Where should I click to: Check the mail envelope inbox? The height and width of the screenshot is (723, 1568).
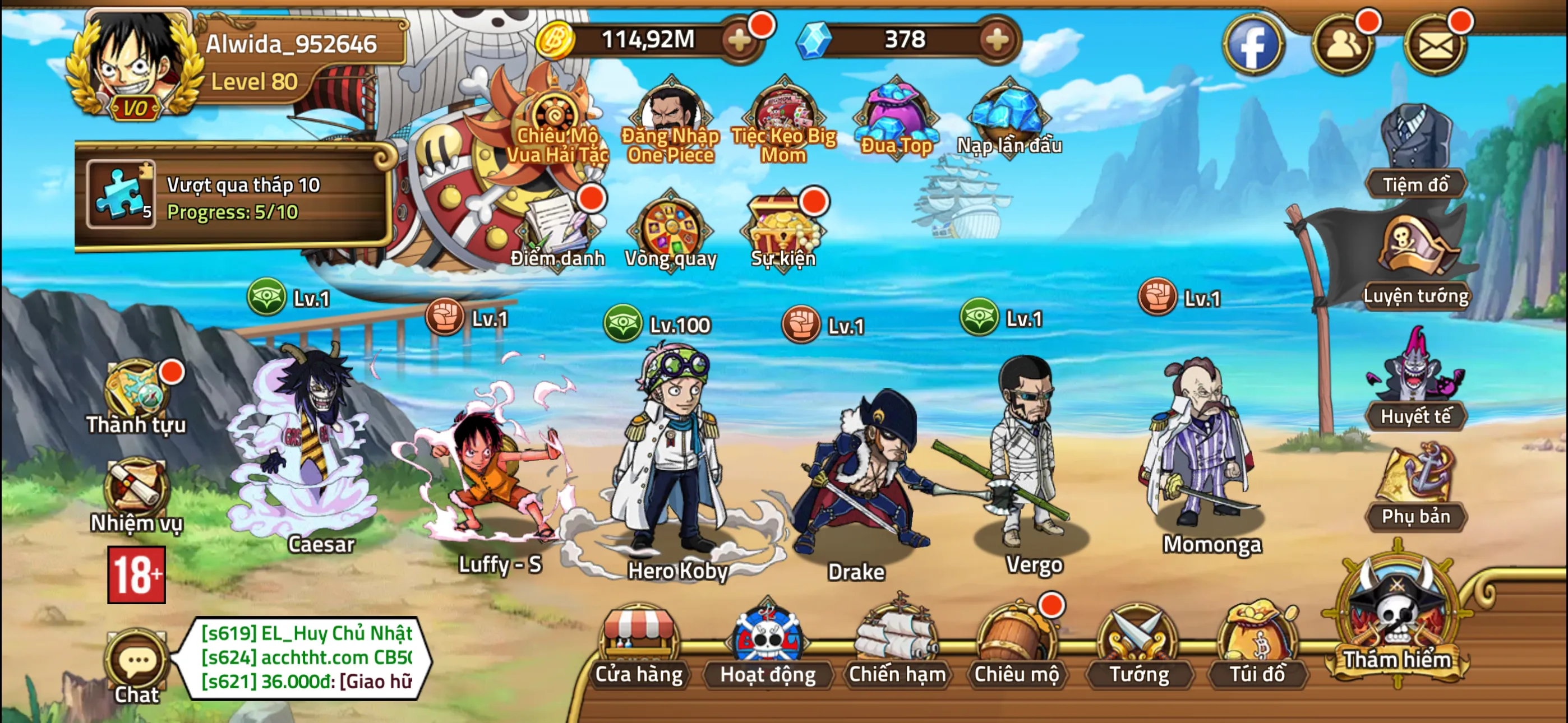pyautogui.click(x=1435, y=45)
